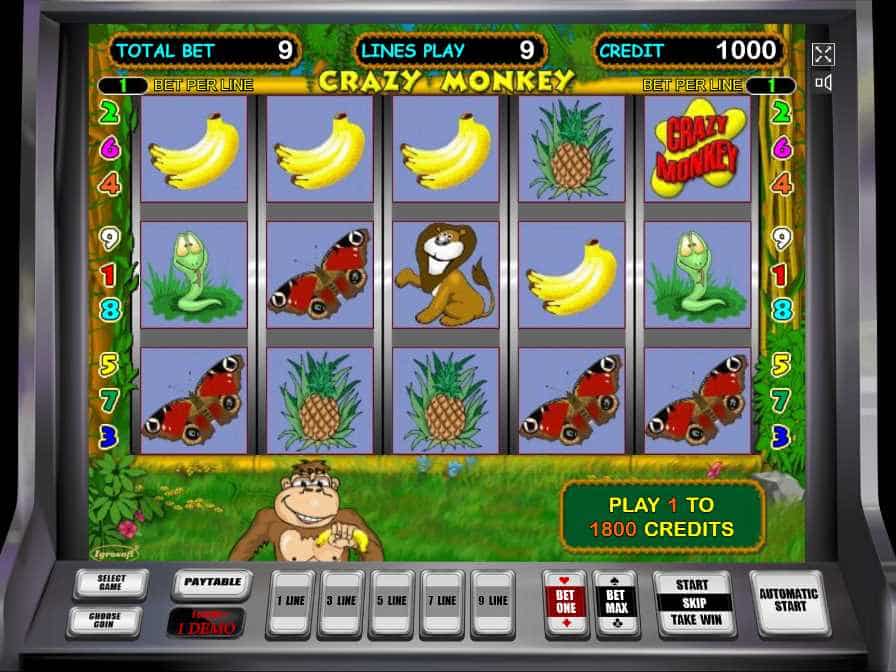
Task: Activate 5 Line play
Action: point(391,602)
